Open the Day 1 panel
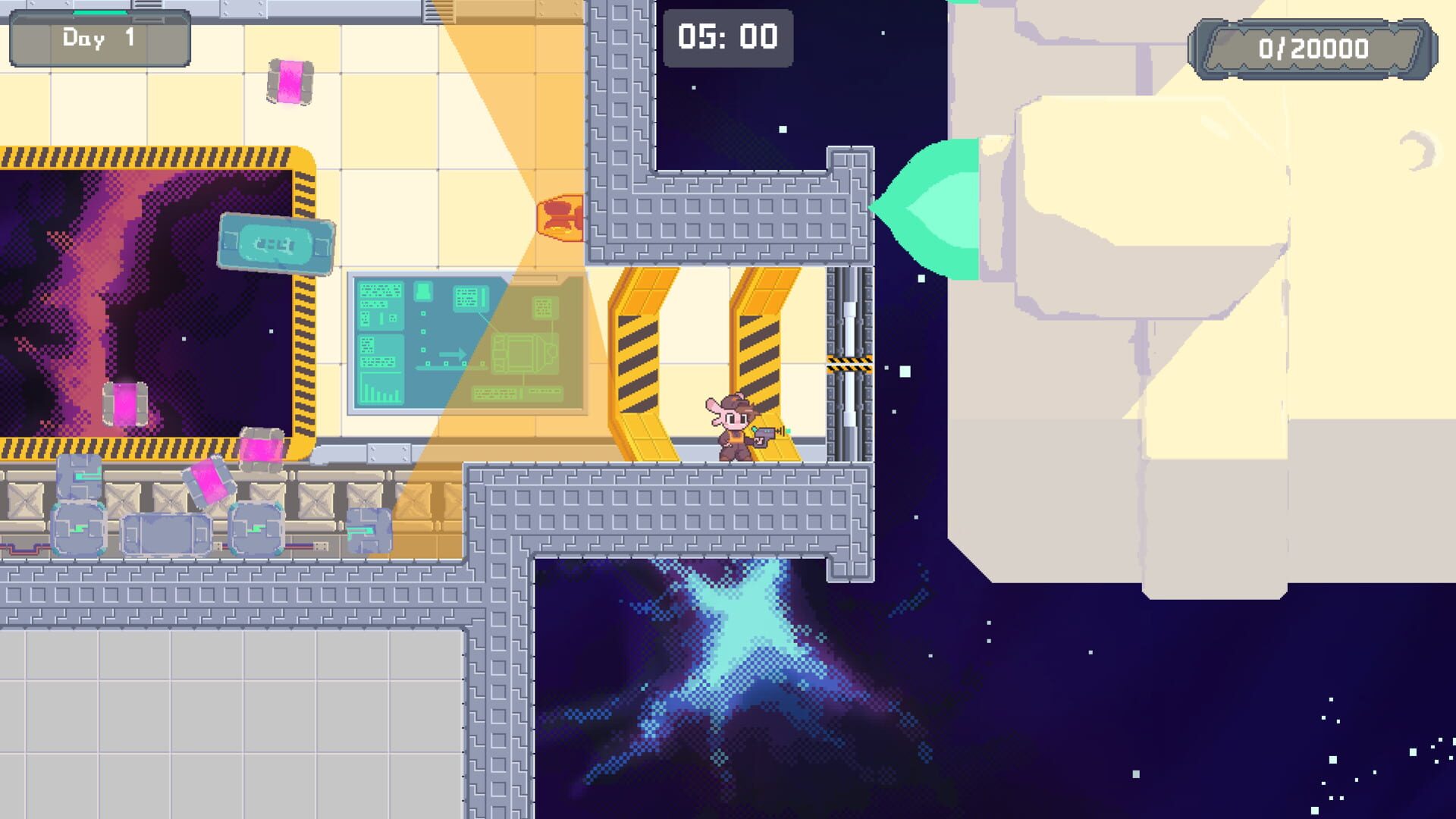 (x=99, y=38)
